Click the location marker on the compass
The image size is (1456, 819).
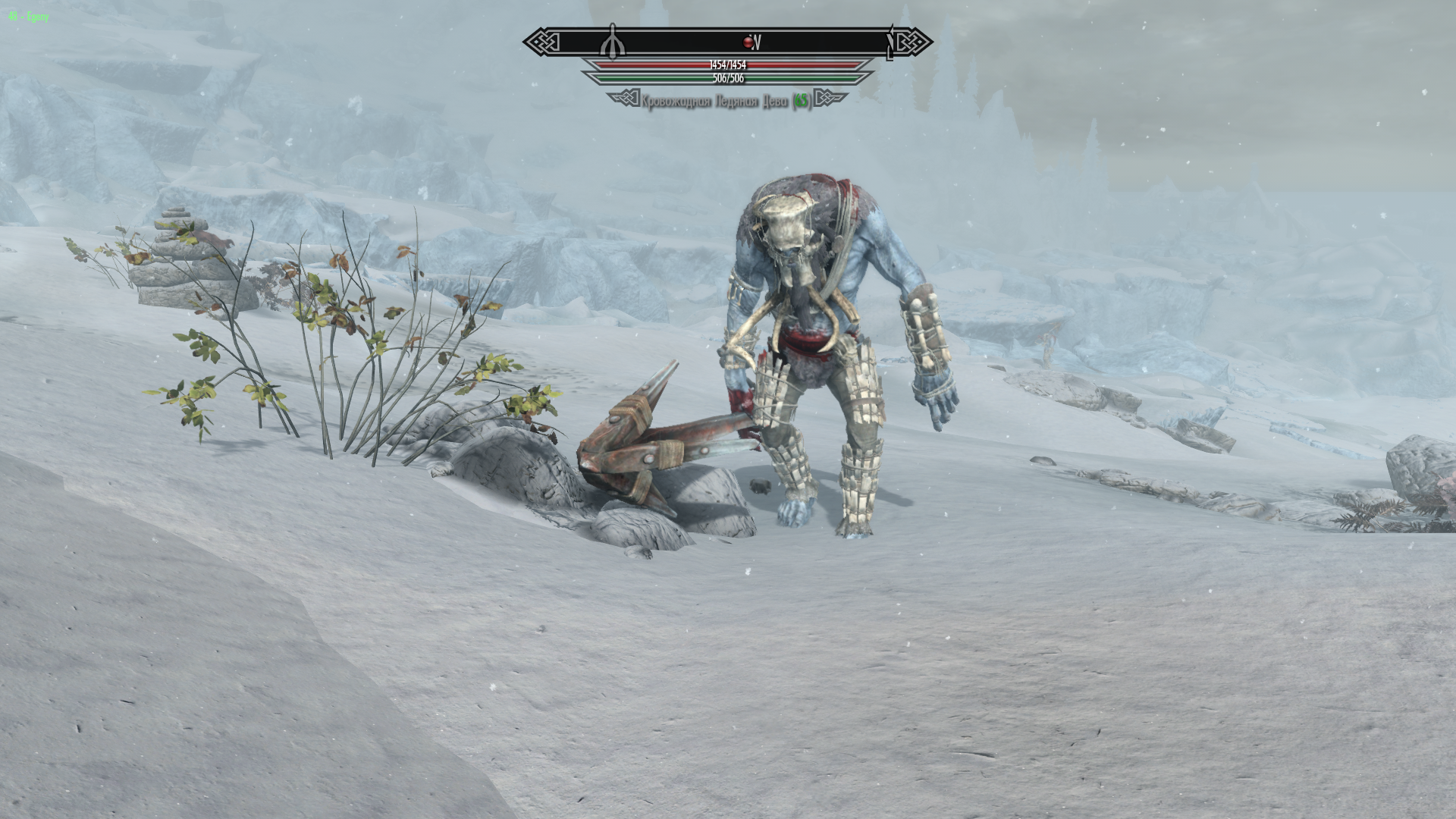(x=613, y=43)
